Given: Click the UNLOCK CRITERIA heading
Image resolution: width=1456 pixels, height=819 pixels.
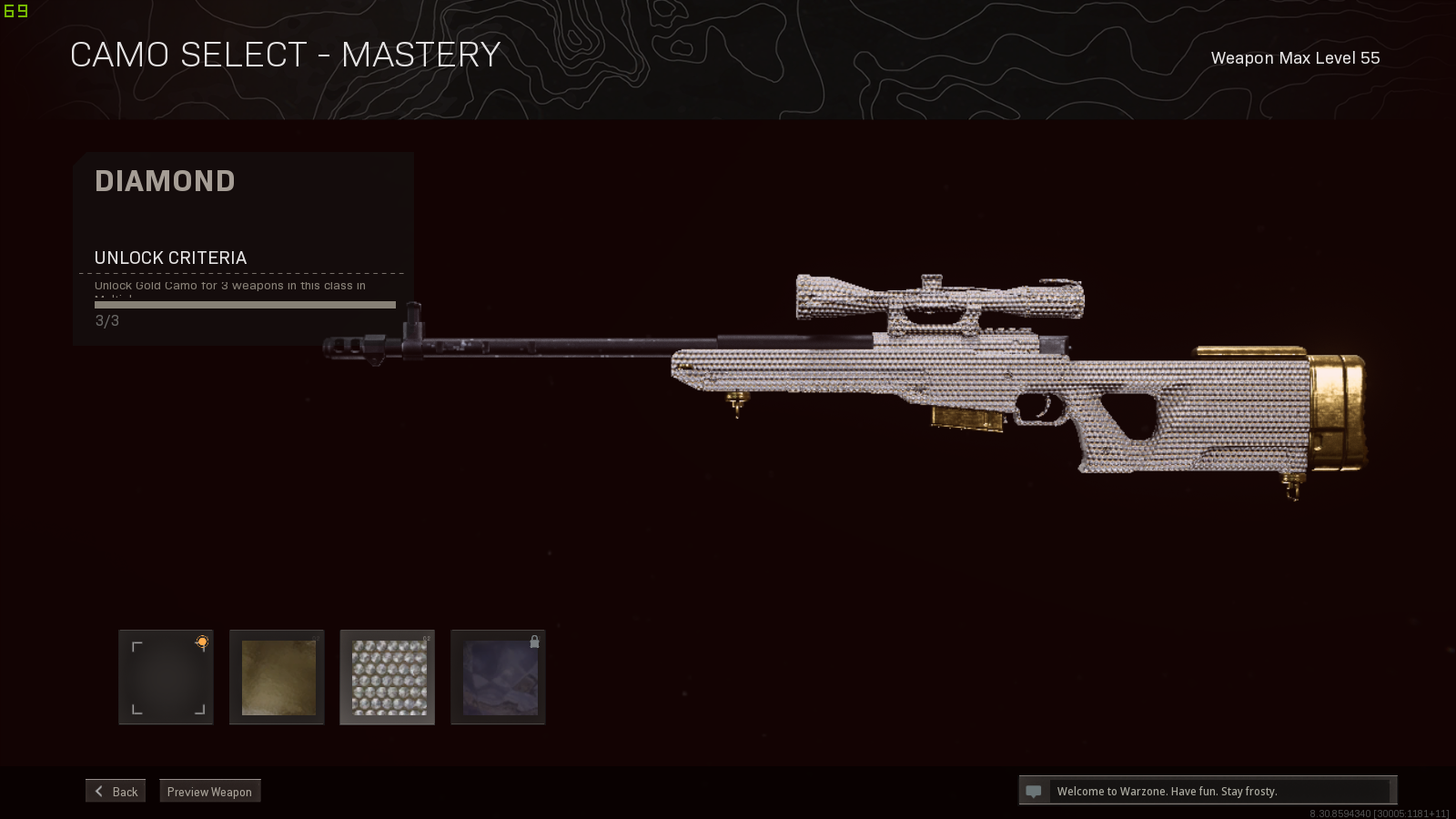Looking at the screenshot, I should click(x=169, y=258).
